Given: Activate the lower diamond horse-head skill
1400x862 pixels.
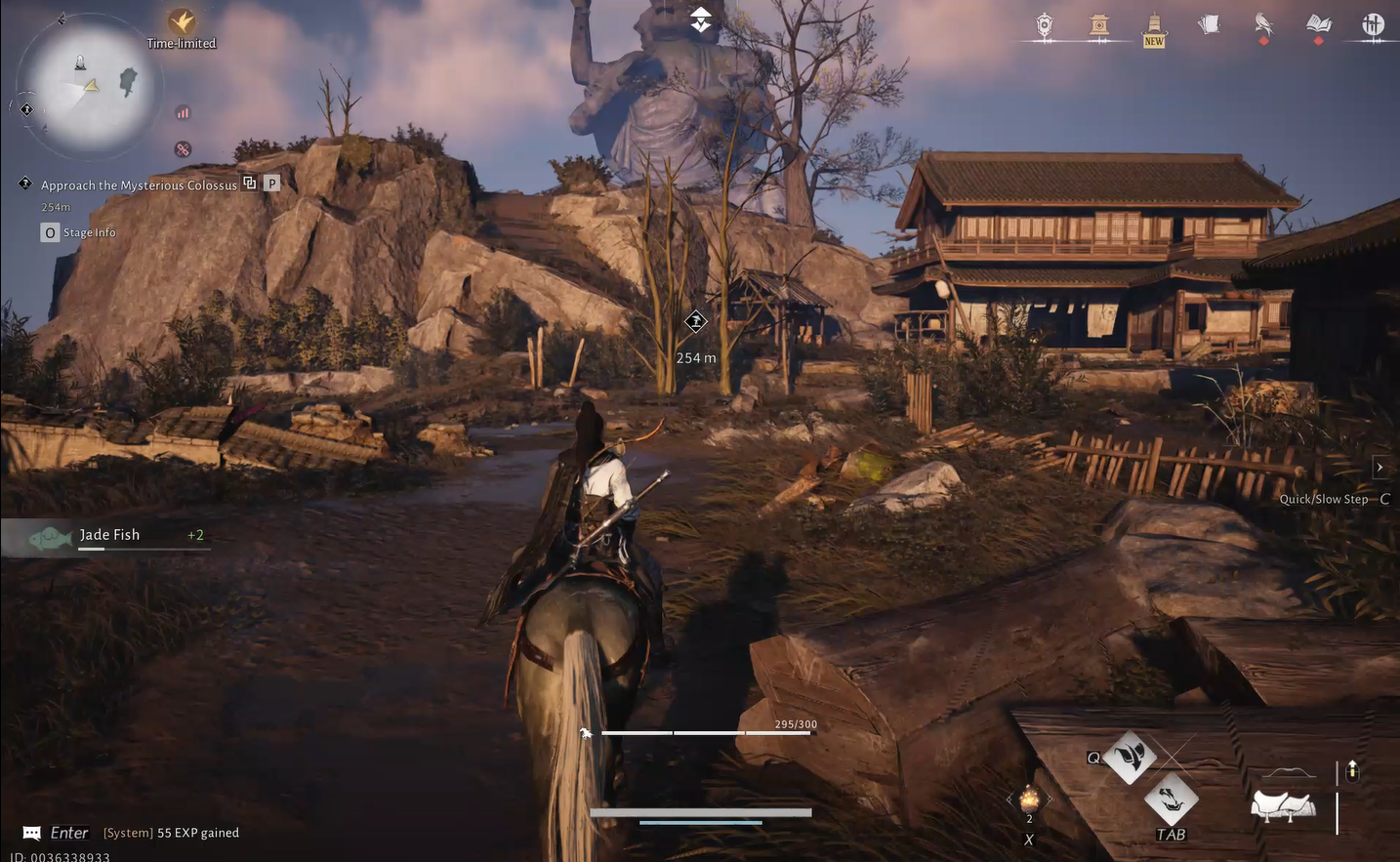Looking at the screenshot, I should coord(1170,800).
